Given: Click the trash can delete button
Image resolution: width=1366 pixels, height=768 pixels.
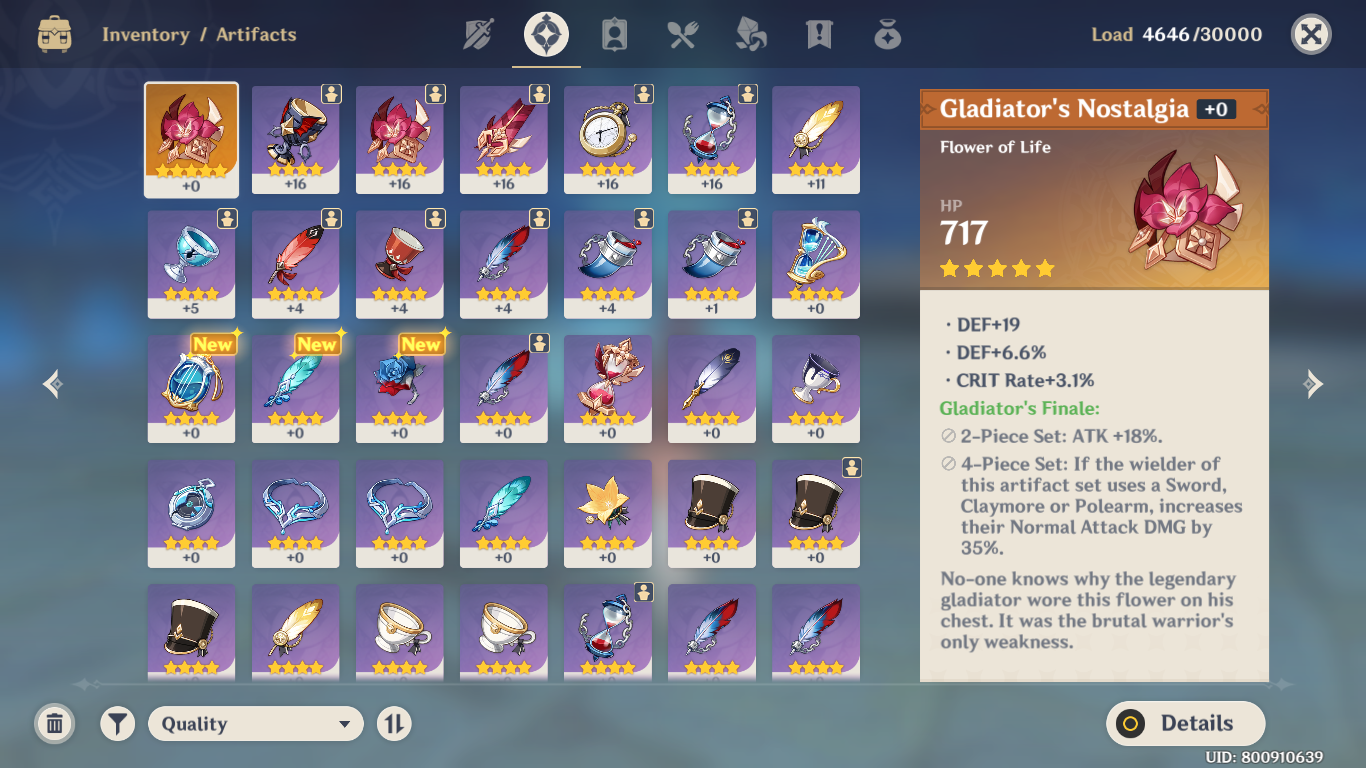Looking at the screenshot, I should tap(55, 724).
